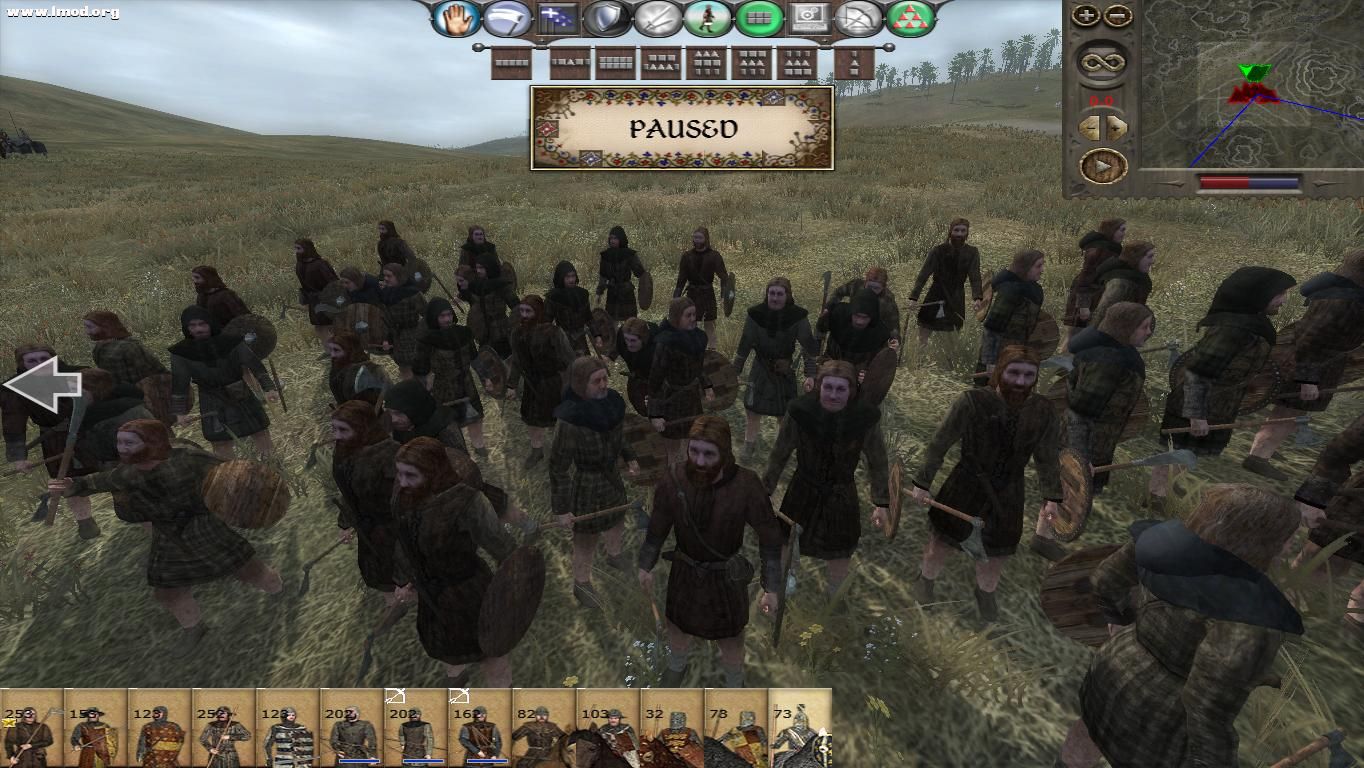
Task: Apply the single-line formation preset
Action: 511,63
